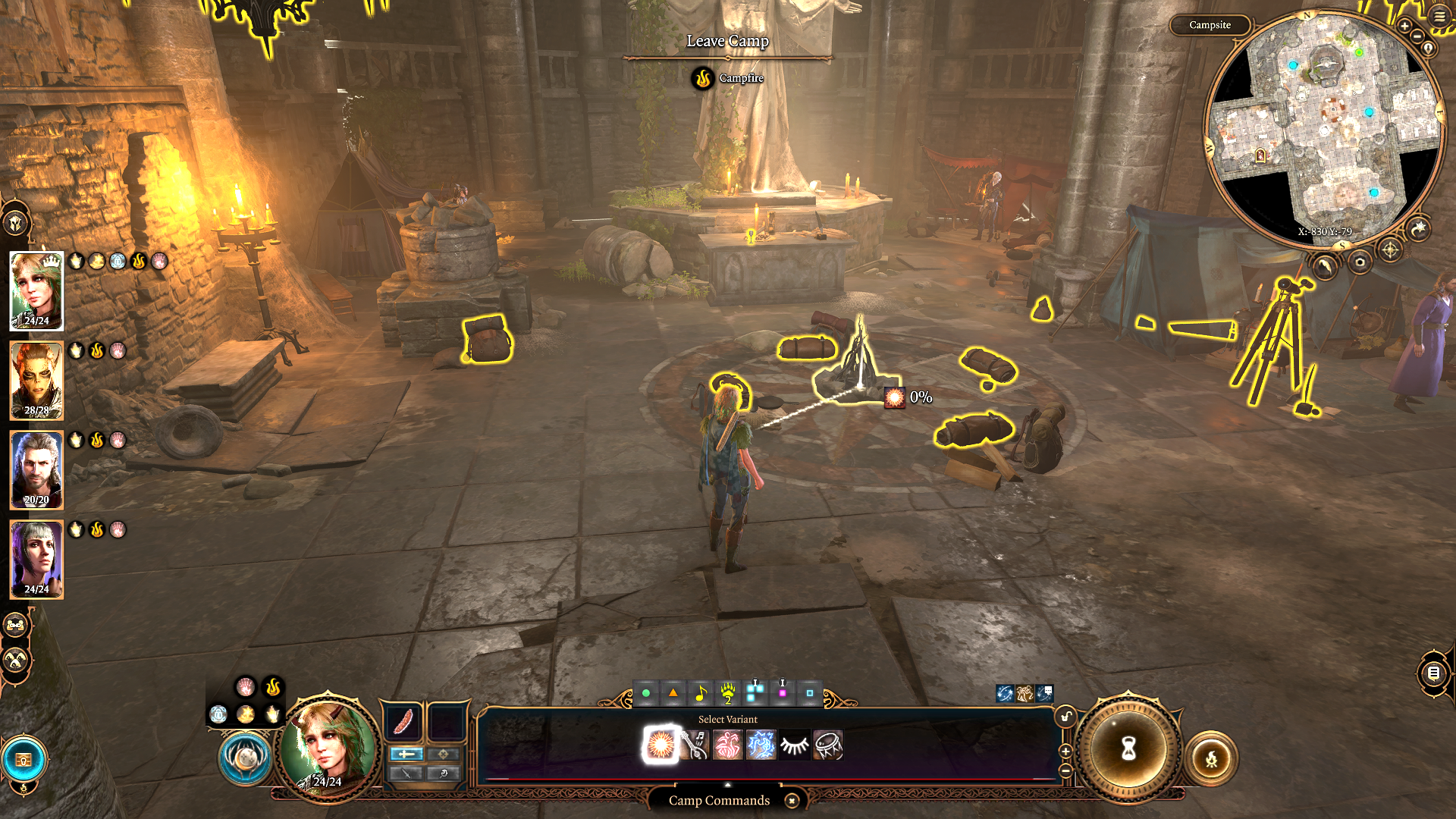The height and width of the screenshot is (819, 1456).
Task: Select the sunburst variant icon
Action: coord(661,745)
